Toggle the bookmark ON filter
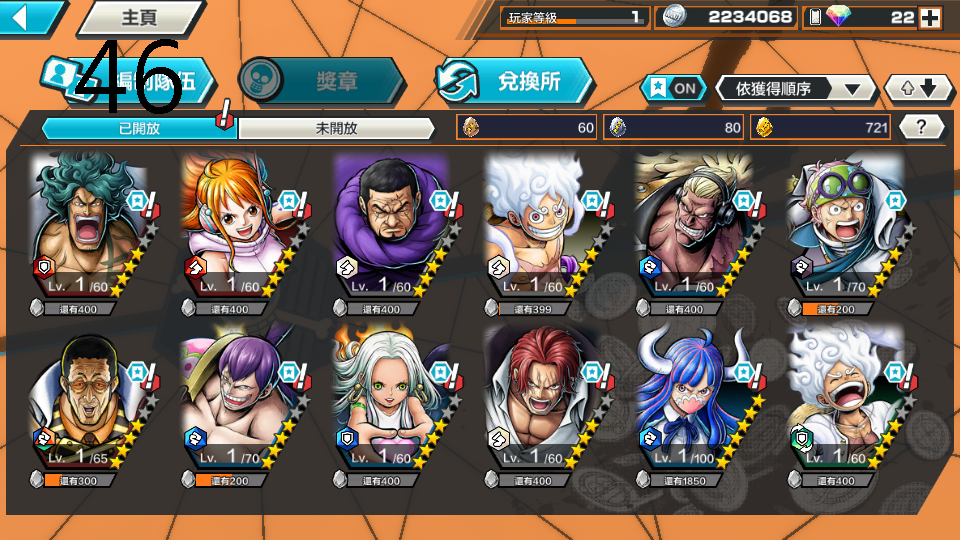 point(673,88)
